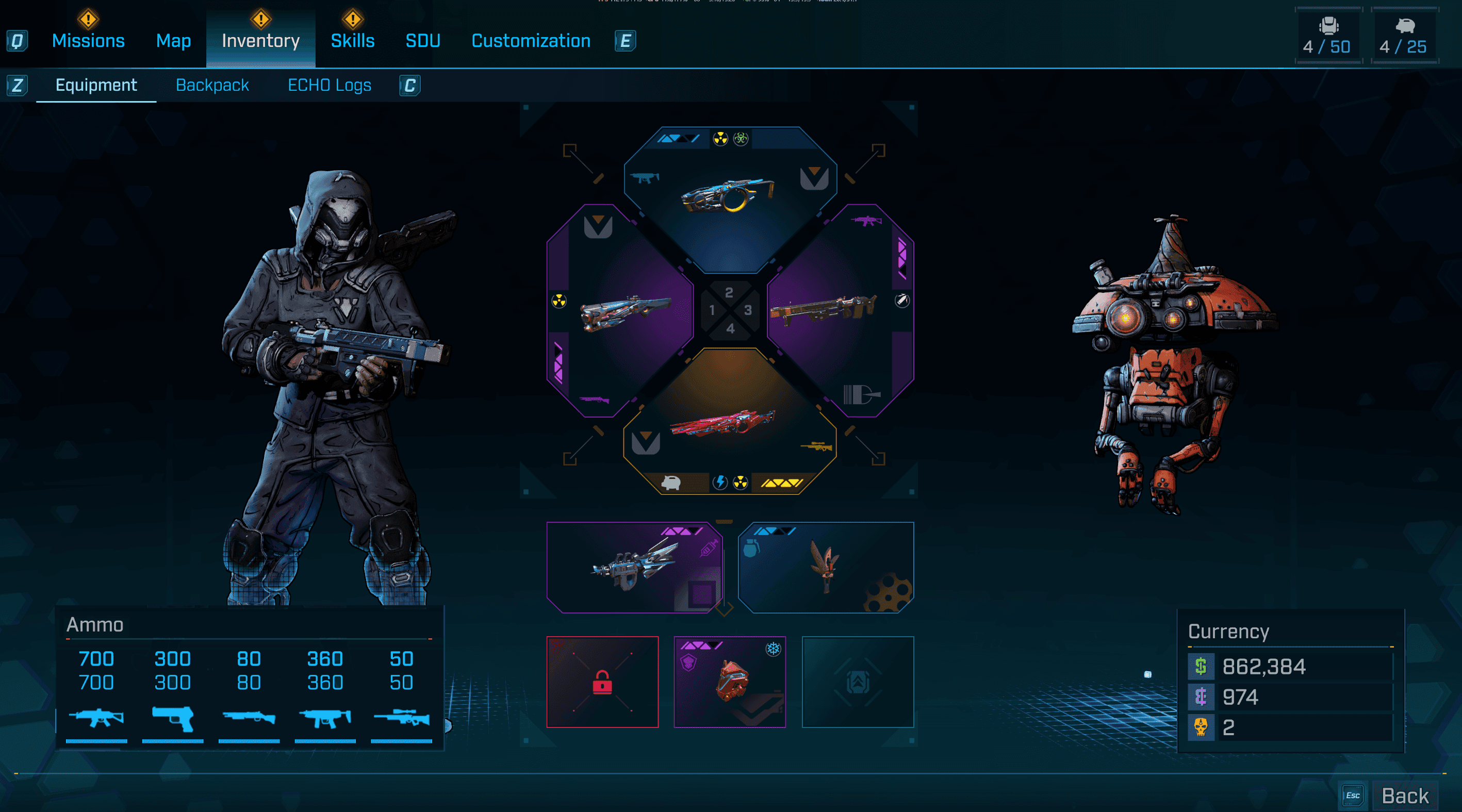Switch to the Backpack sub-tab
1462x812 pixels.
[212, 85]
